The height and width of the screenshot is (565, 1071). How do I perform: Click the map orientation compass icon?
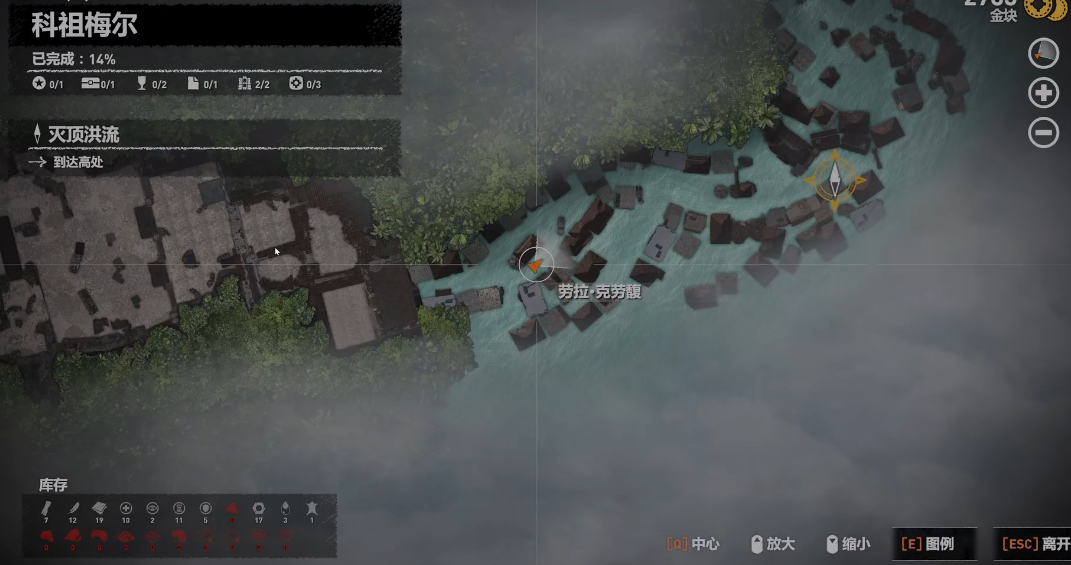coord(1043,53)
